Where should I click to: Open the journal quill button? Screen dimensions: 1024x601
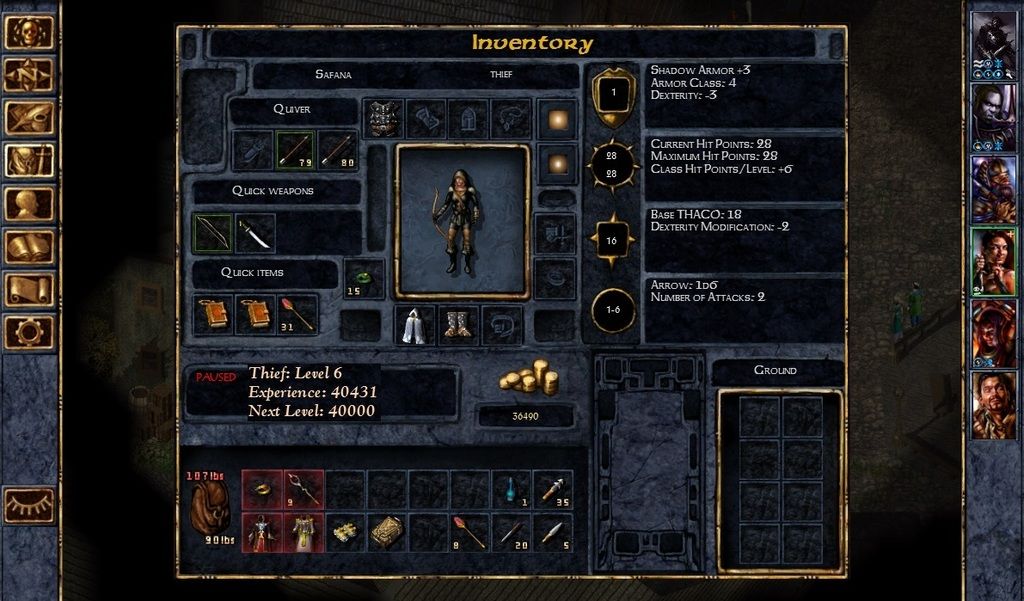pyautogui.click(x=29, y=117)
